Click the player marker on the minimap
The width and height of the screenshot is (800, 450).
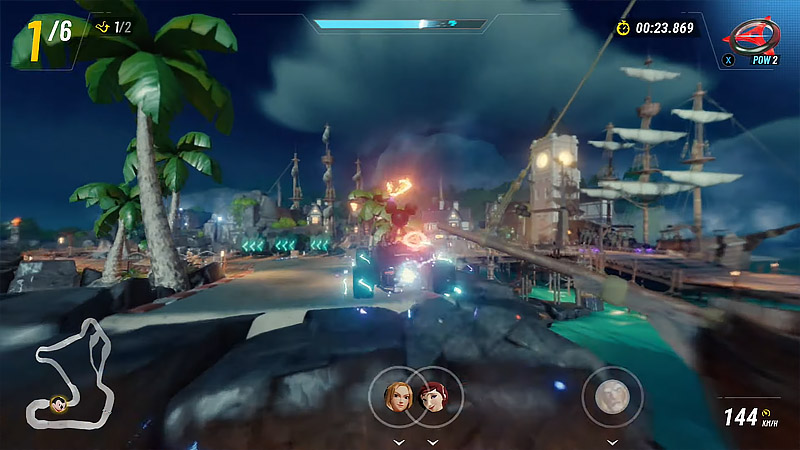pyautogui.click(x=59, y=404)
